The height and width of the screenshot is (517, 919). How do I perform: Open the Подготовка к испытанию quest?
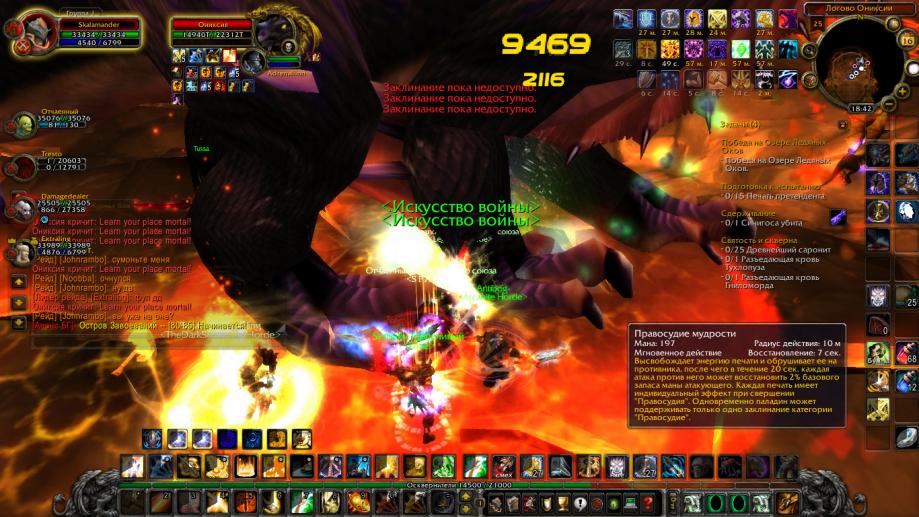coord(771,186)
